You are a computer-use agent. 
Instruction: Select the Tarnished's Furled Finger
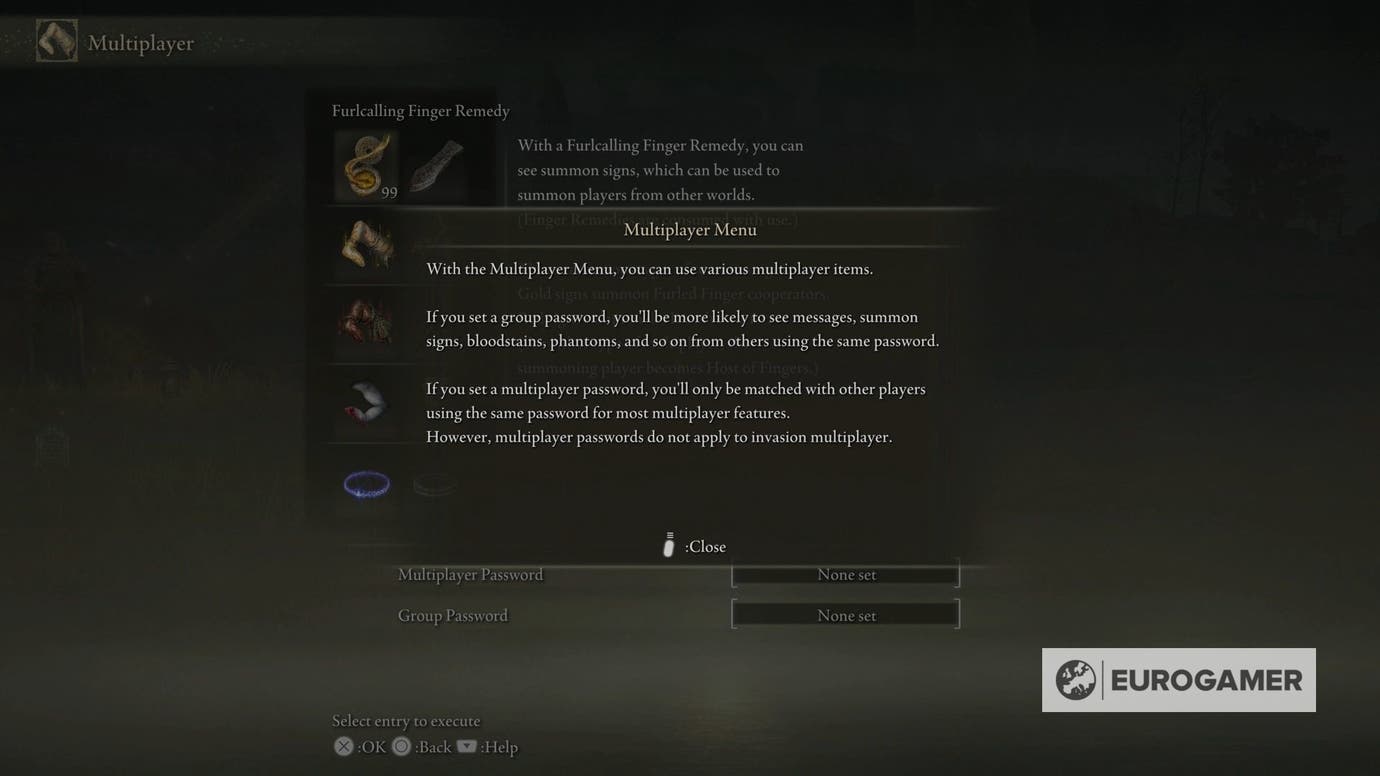(x=366, y=245)
